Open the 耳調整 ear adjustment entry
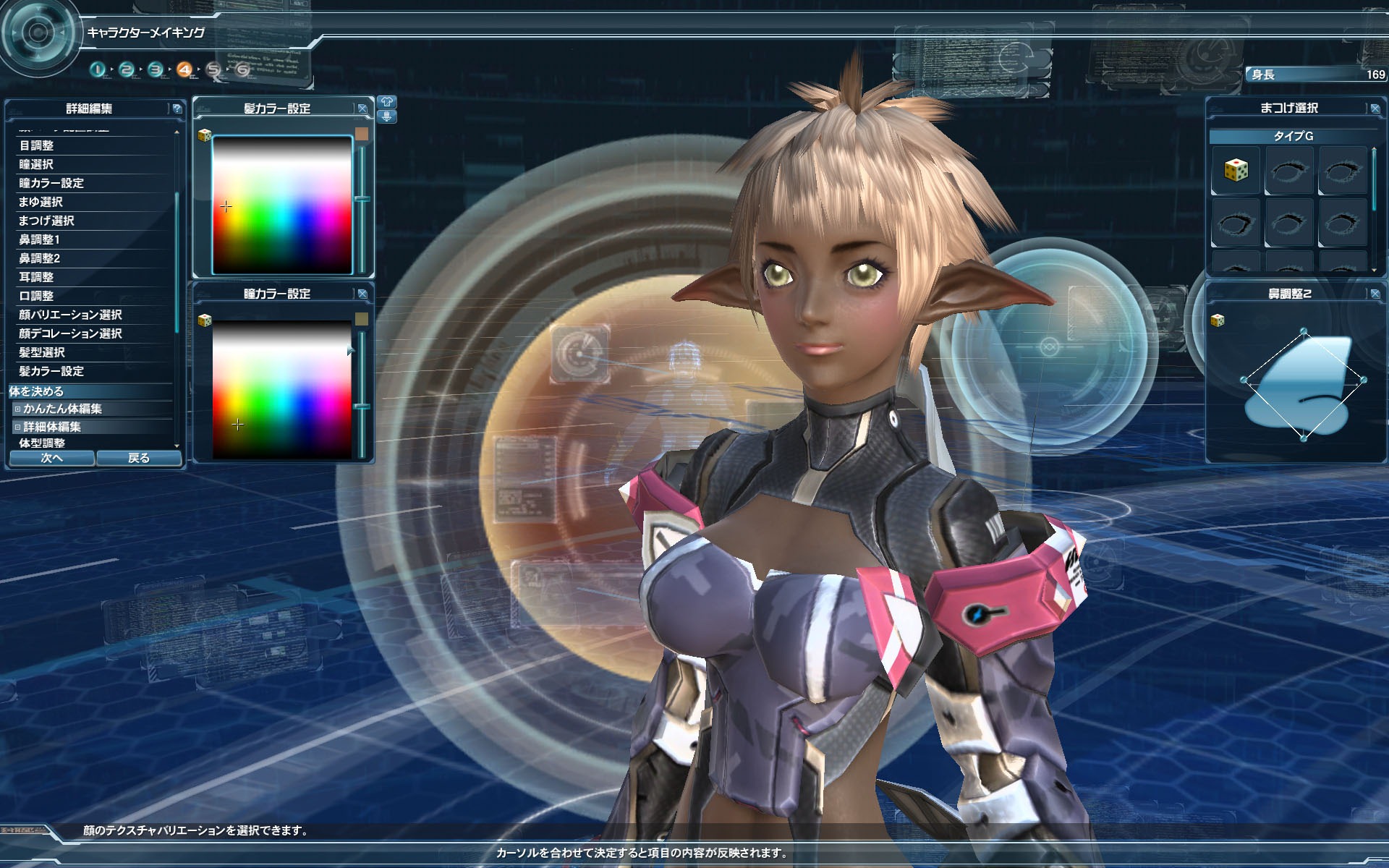The image size is (1389, 868). [36, 277]
